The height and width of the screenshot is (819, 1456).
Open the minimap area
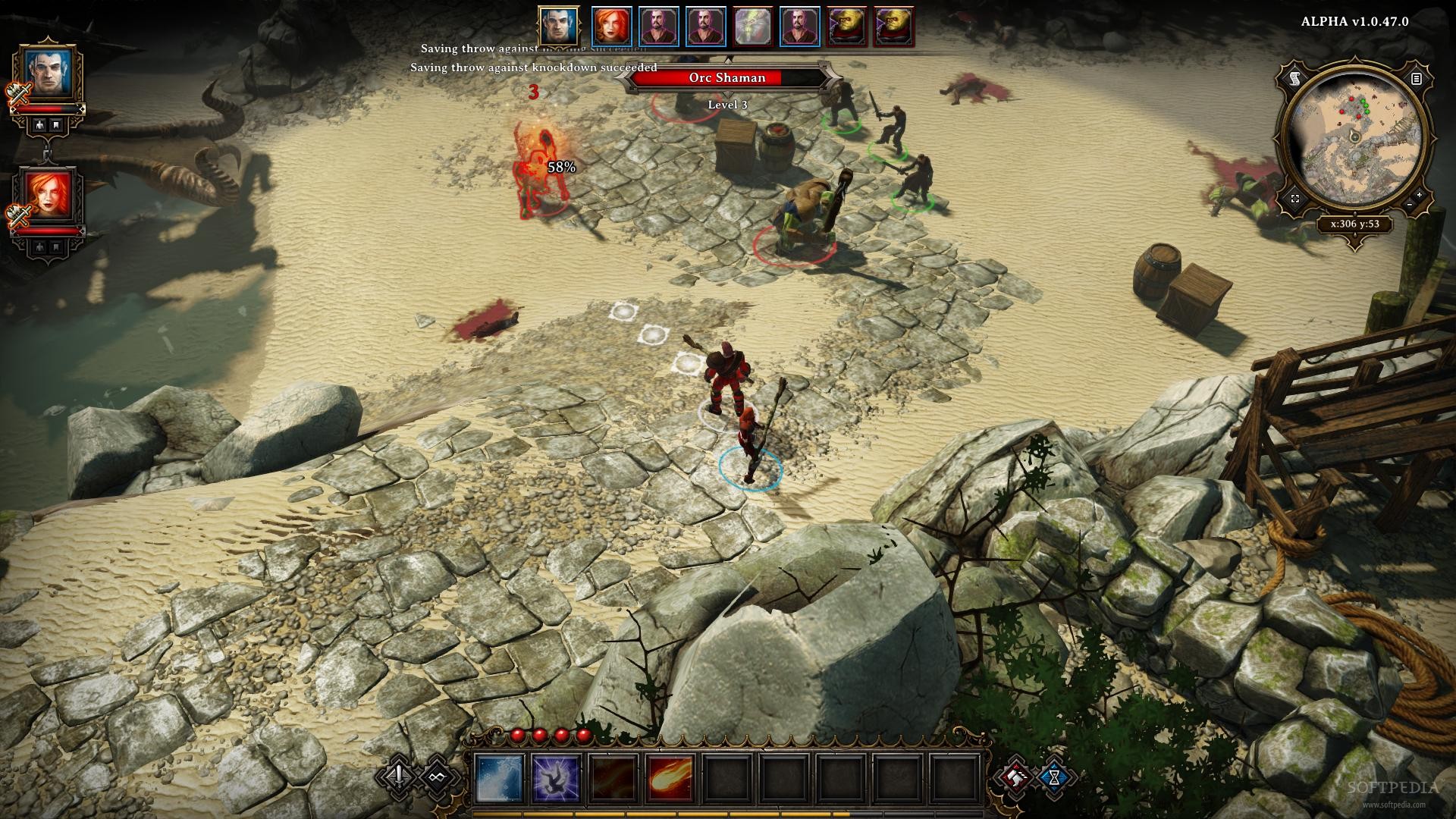(1354, 138)
